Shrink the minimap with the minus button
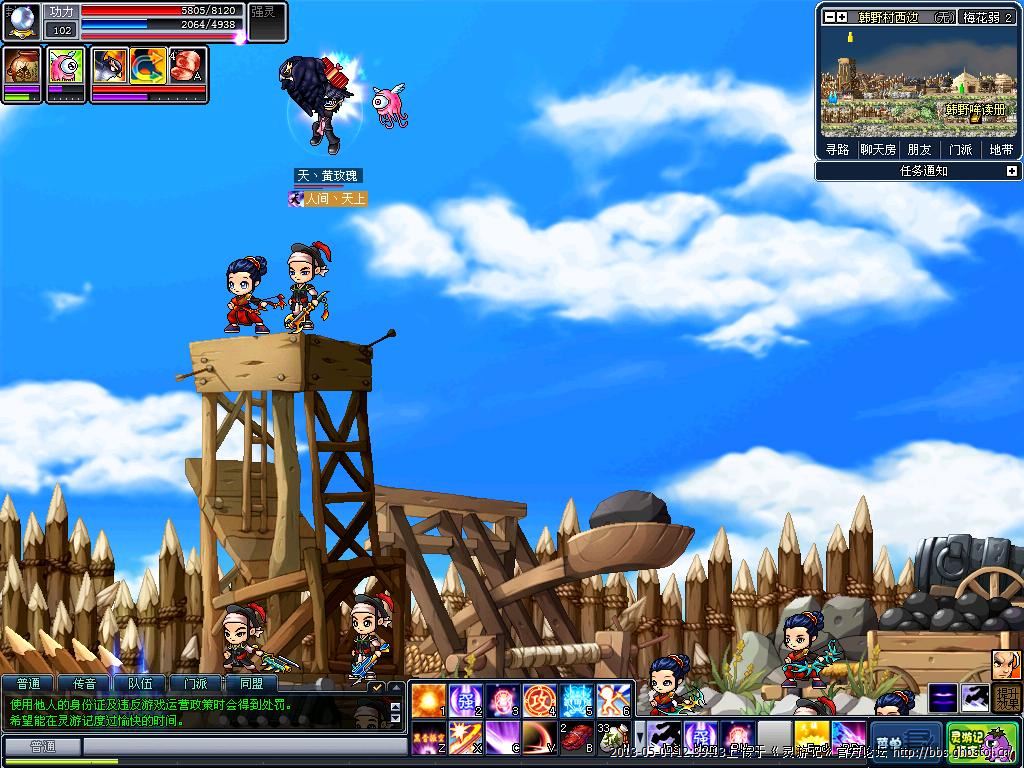This screenshot has width=1024, height=768. click(829, 17)
